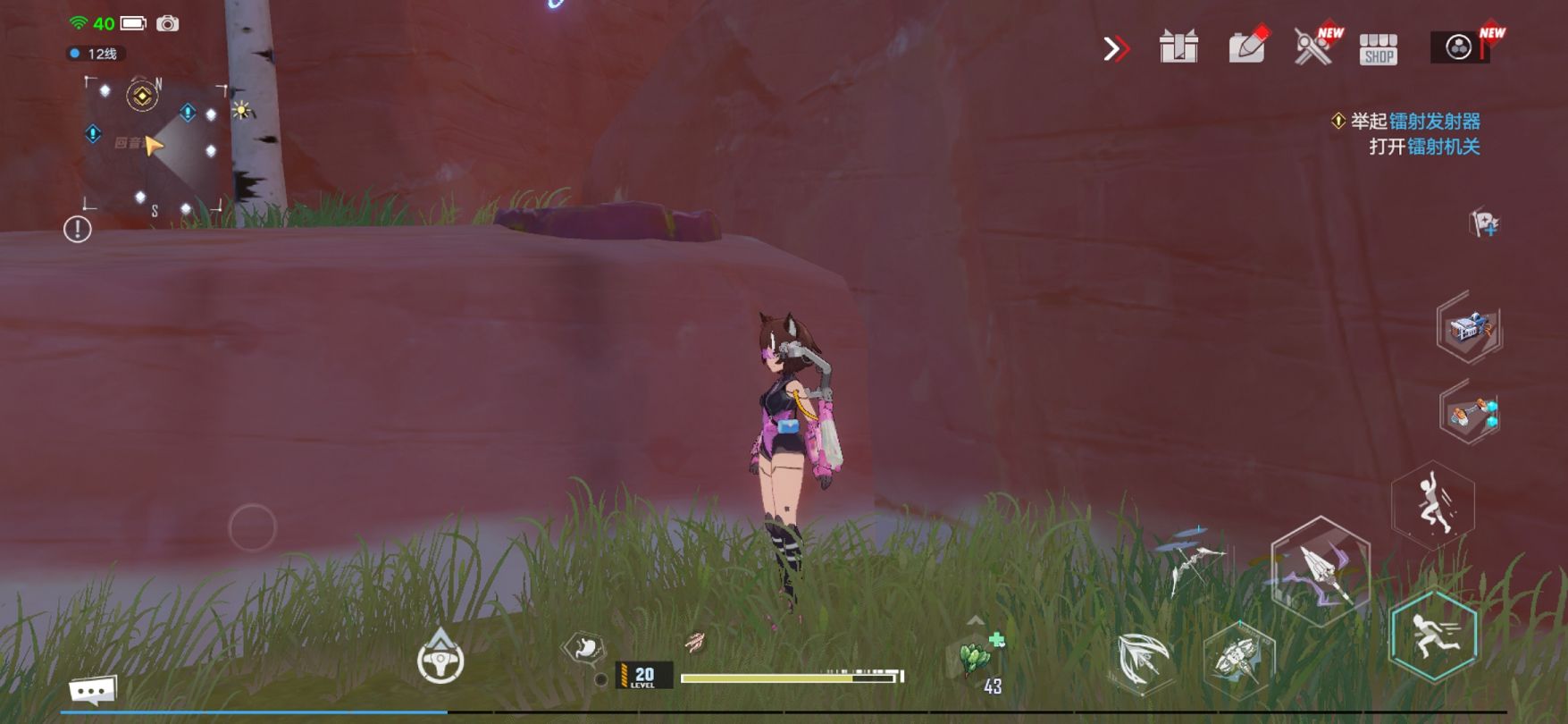The width and height of the screenshot is (1568, 724).
Task: Open the notepad with red pencil icon
Action: (x=1247, y=46)
